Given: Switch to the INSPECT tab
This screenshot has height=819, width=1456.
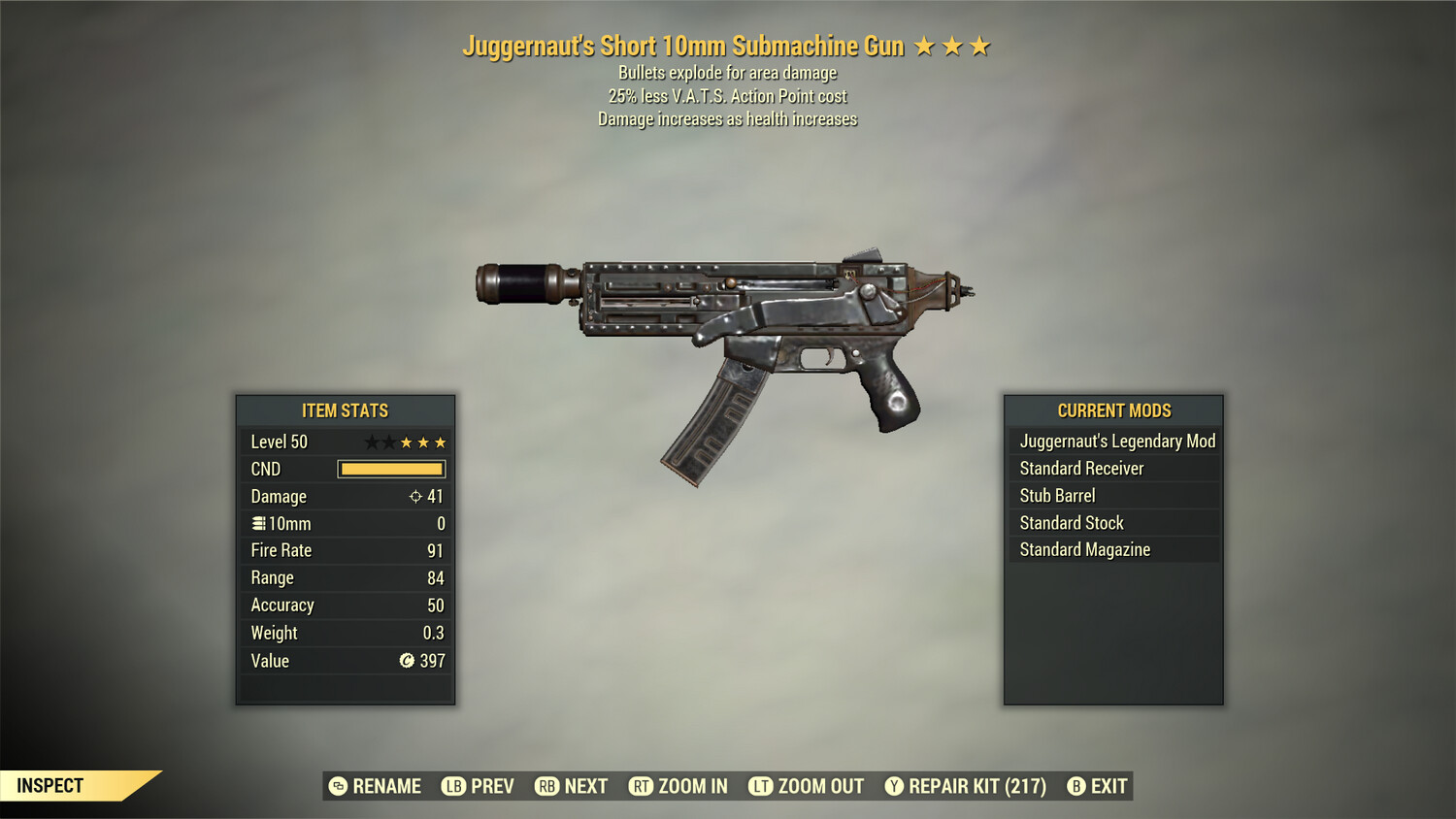Looking at the screenshot, I should pos(51,785).
